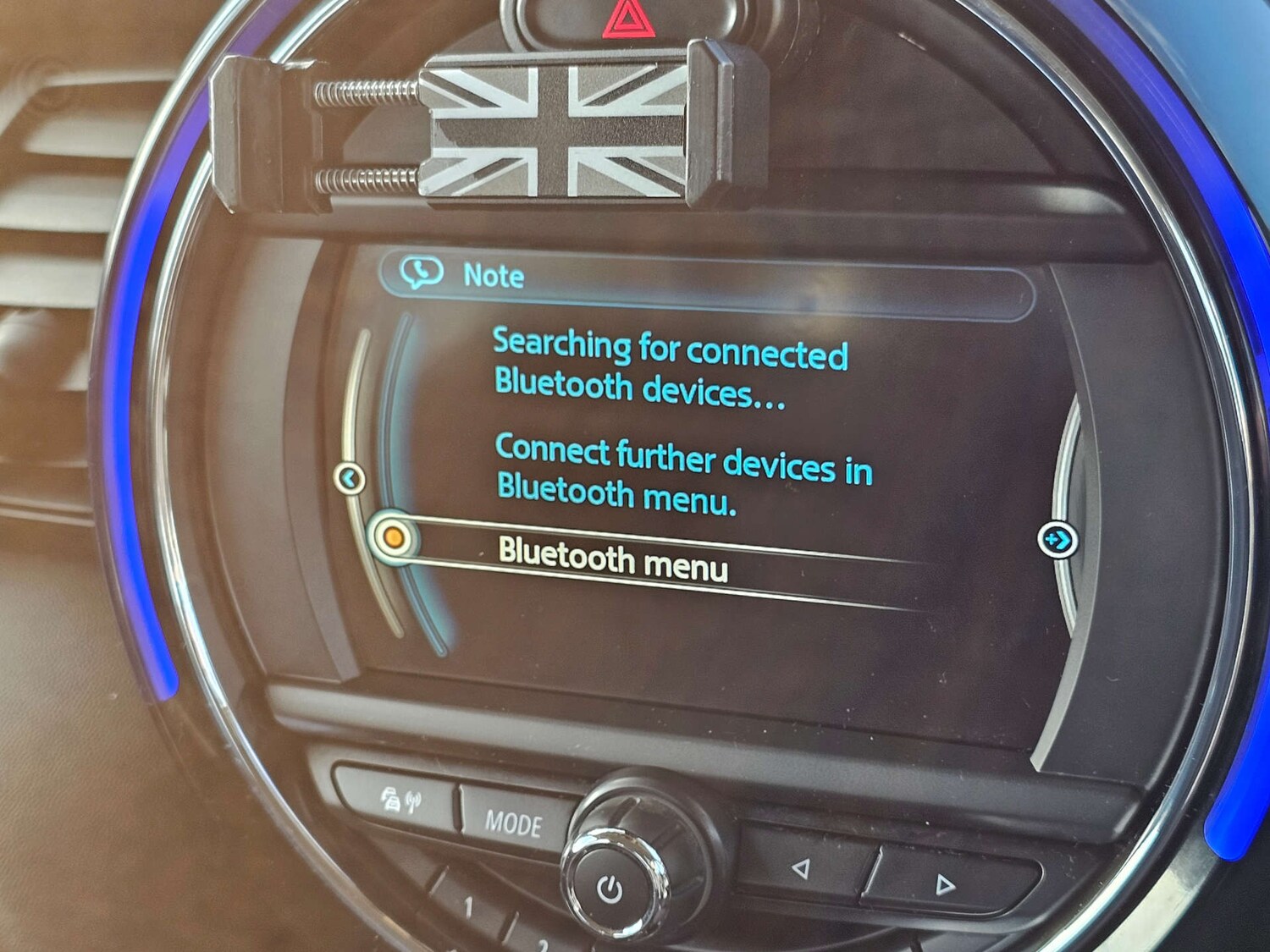
Task: Open the Bluetooth menu entry
Action: click(x=613, y=559)
